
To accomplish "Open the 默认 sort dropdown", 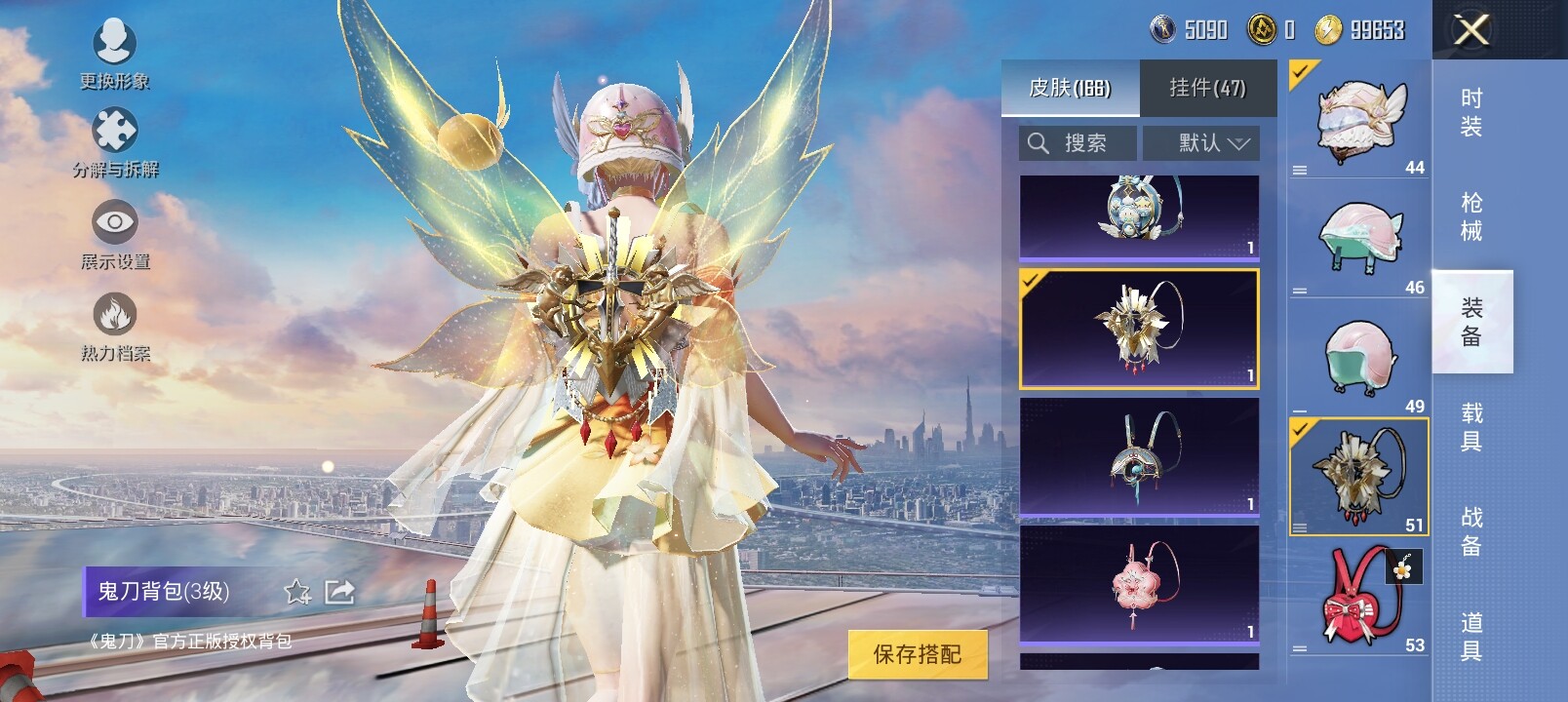I will click(1201, 143).
